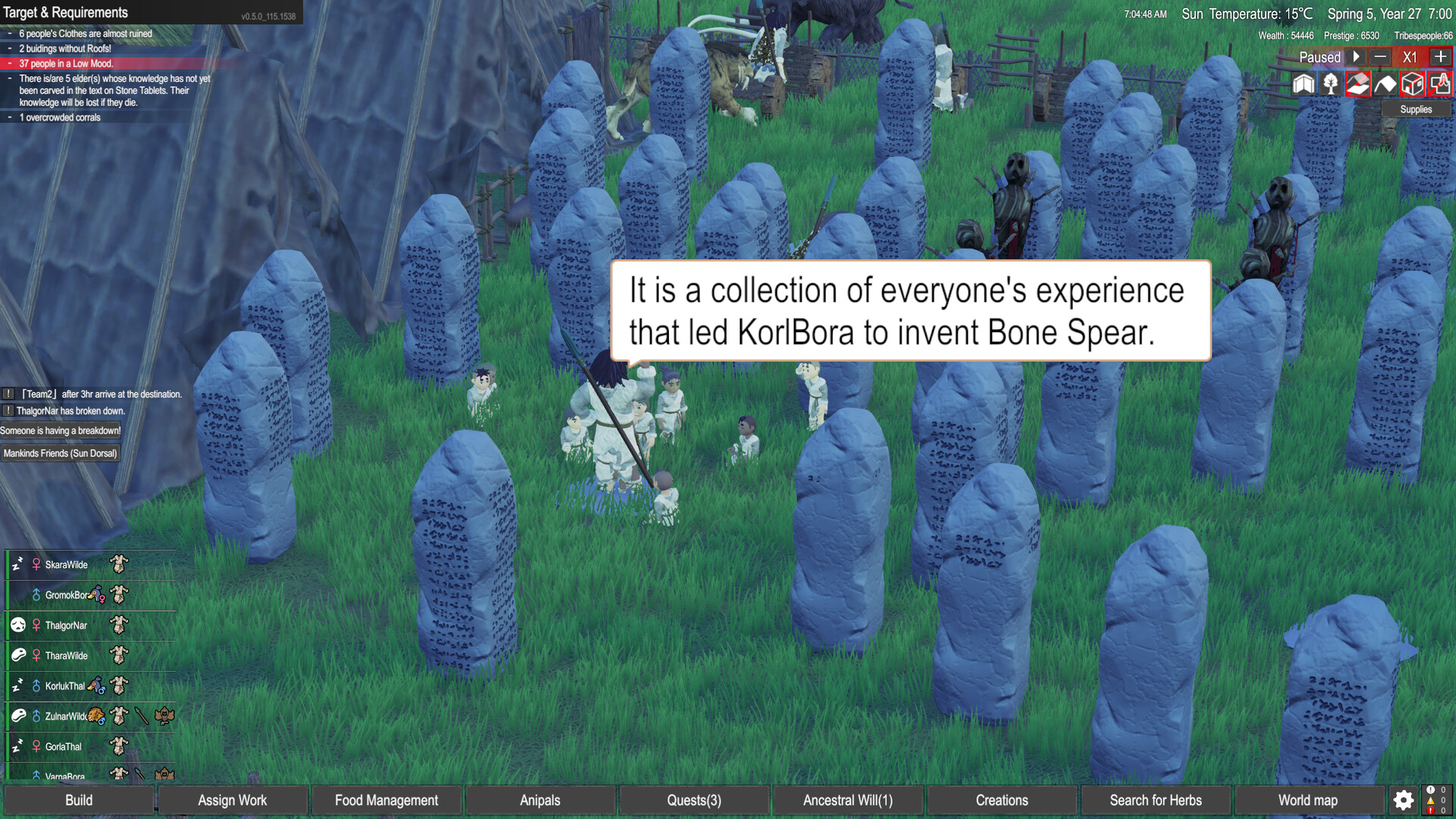This screenshot has height=819, width=1456.
Task: Toggle the prayer request visibility icon
Action: [x=1439, y=83]
